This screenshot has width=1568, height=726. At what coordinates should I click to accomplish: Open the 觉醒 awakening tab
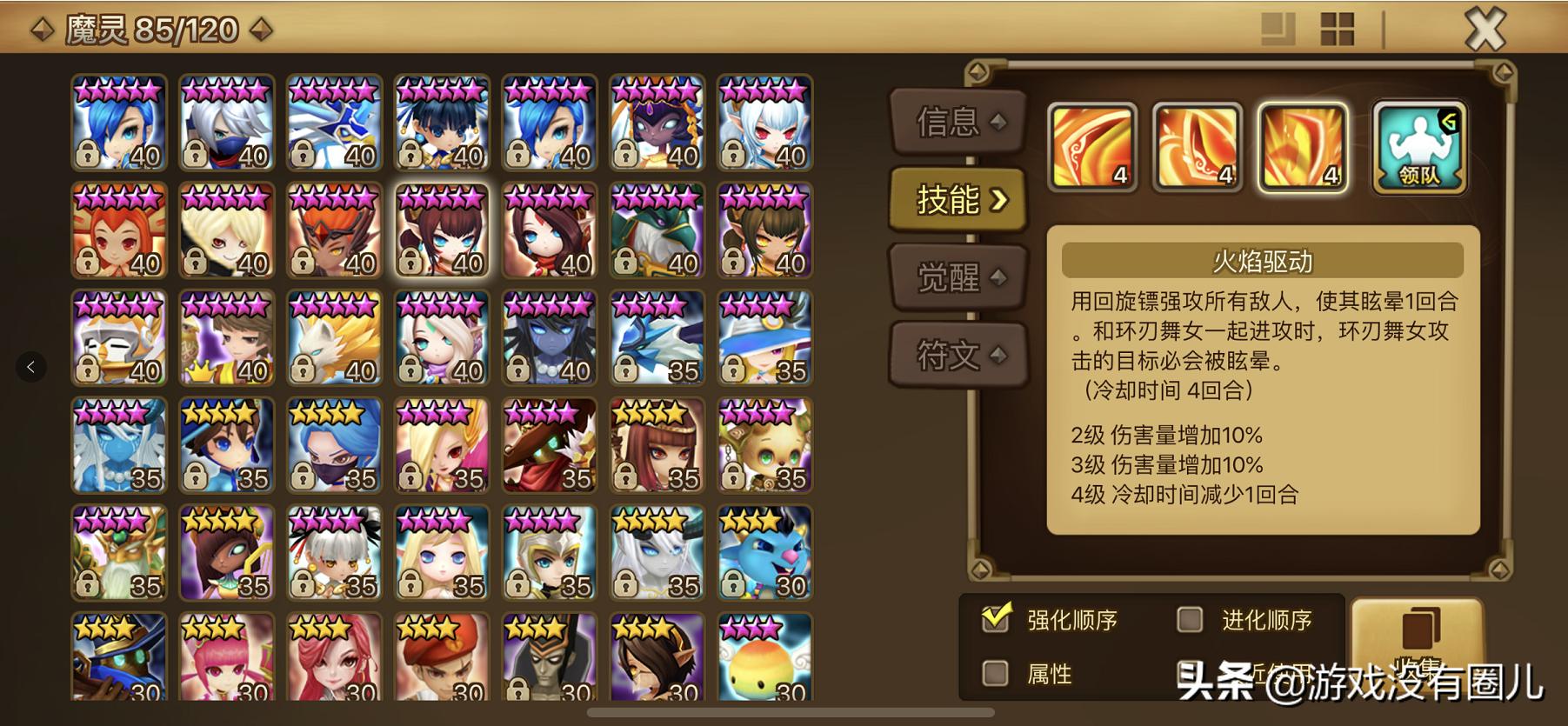(957, 276)
